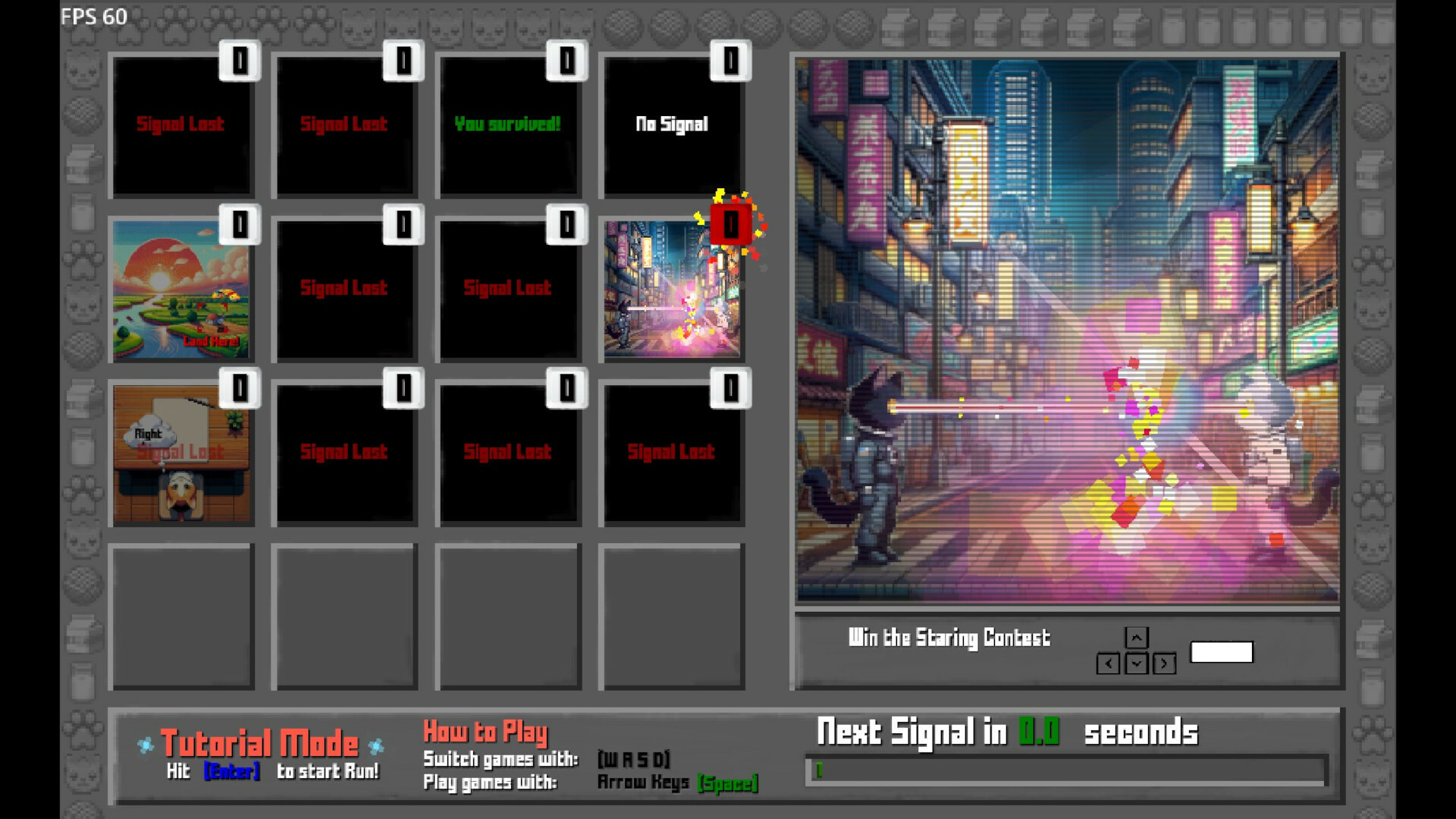Click the Signal Lost cell in middle row

[345, 288]
